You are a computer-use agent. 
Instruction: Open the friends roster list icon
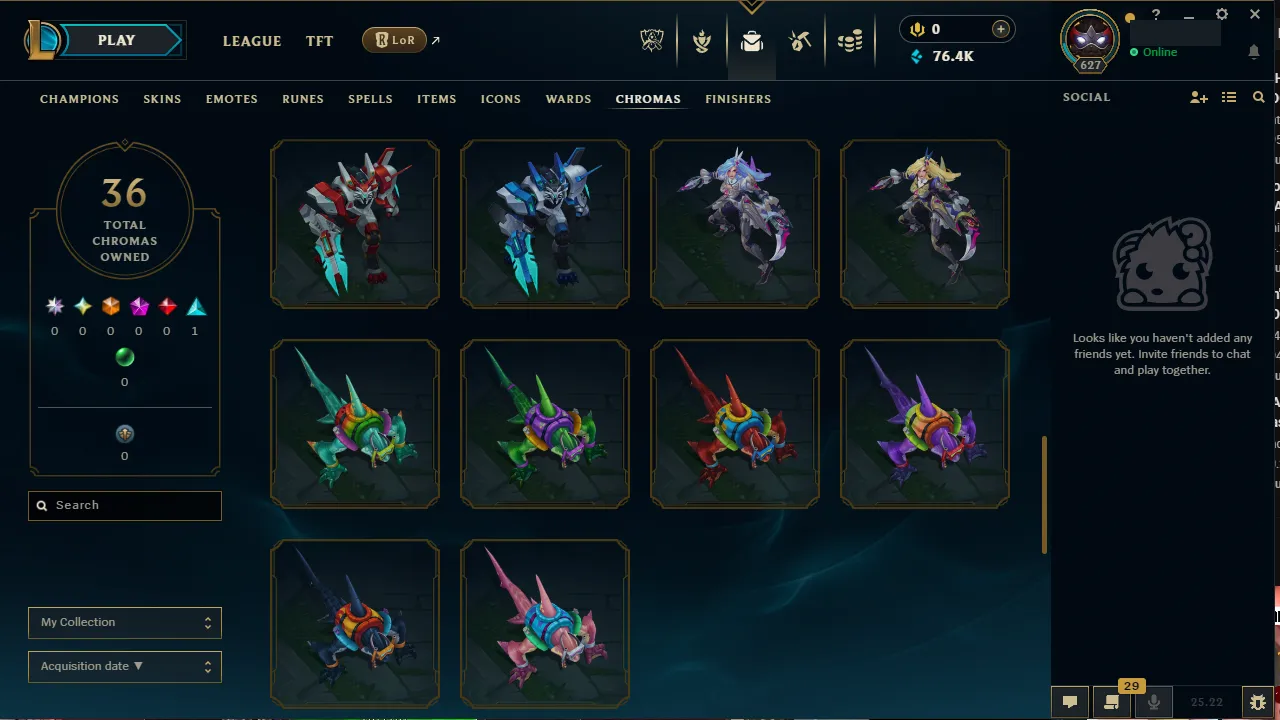pyautogui.click(x=1229, y=97)
